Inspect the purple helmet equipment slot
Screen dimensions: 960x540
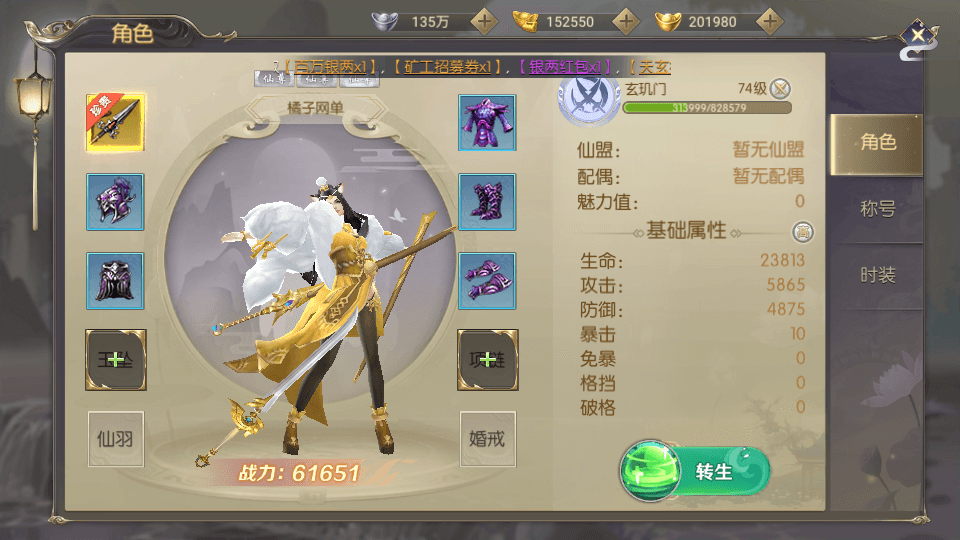(115, 201)
